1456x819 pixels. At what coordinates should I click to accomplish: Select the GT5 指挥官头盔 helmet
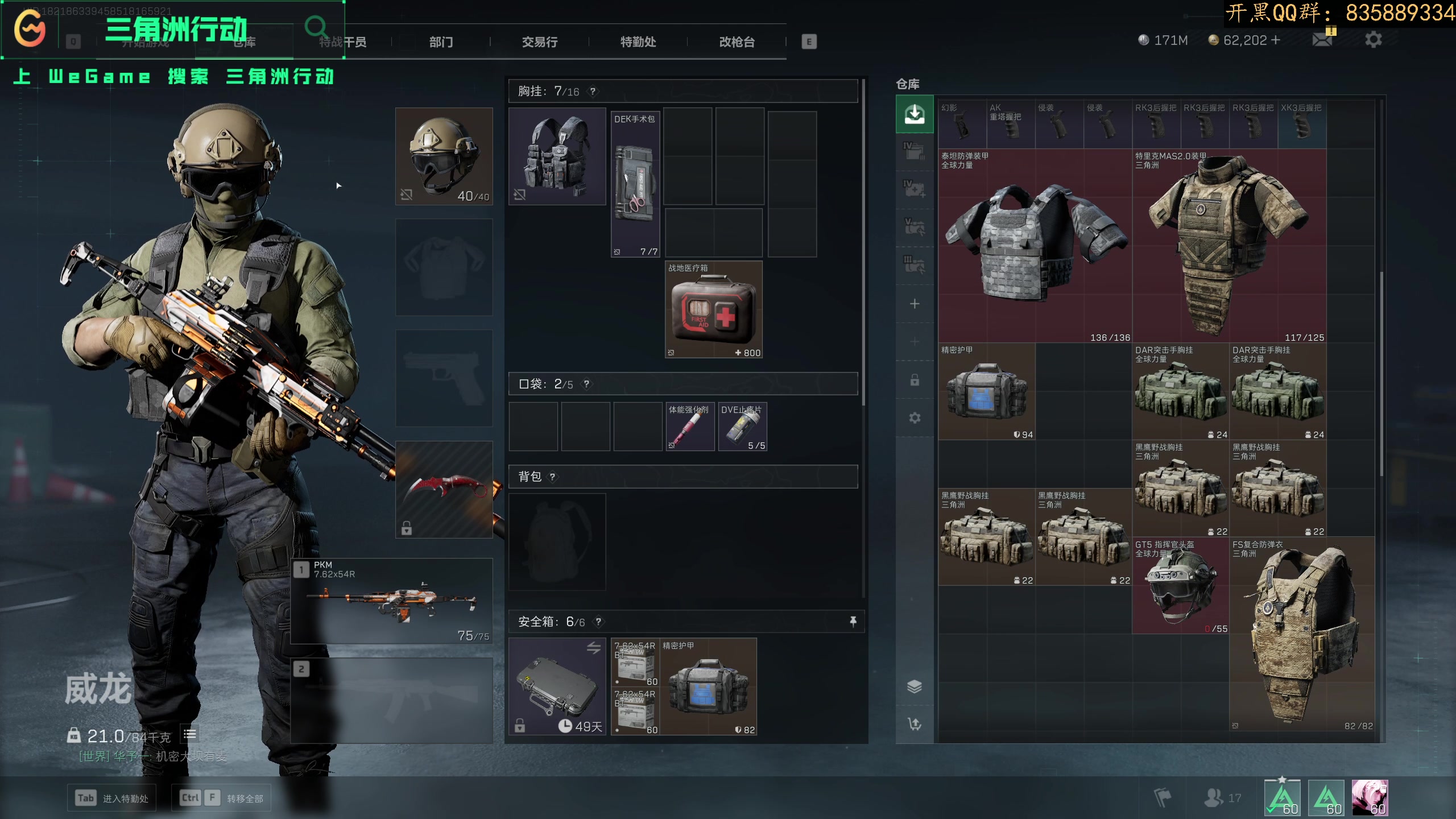point(1180,586)
